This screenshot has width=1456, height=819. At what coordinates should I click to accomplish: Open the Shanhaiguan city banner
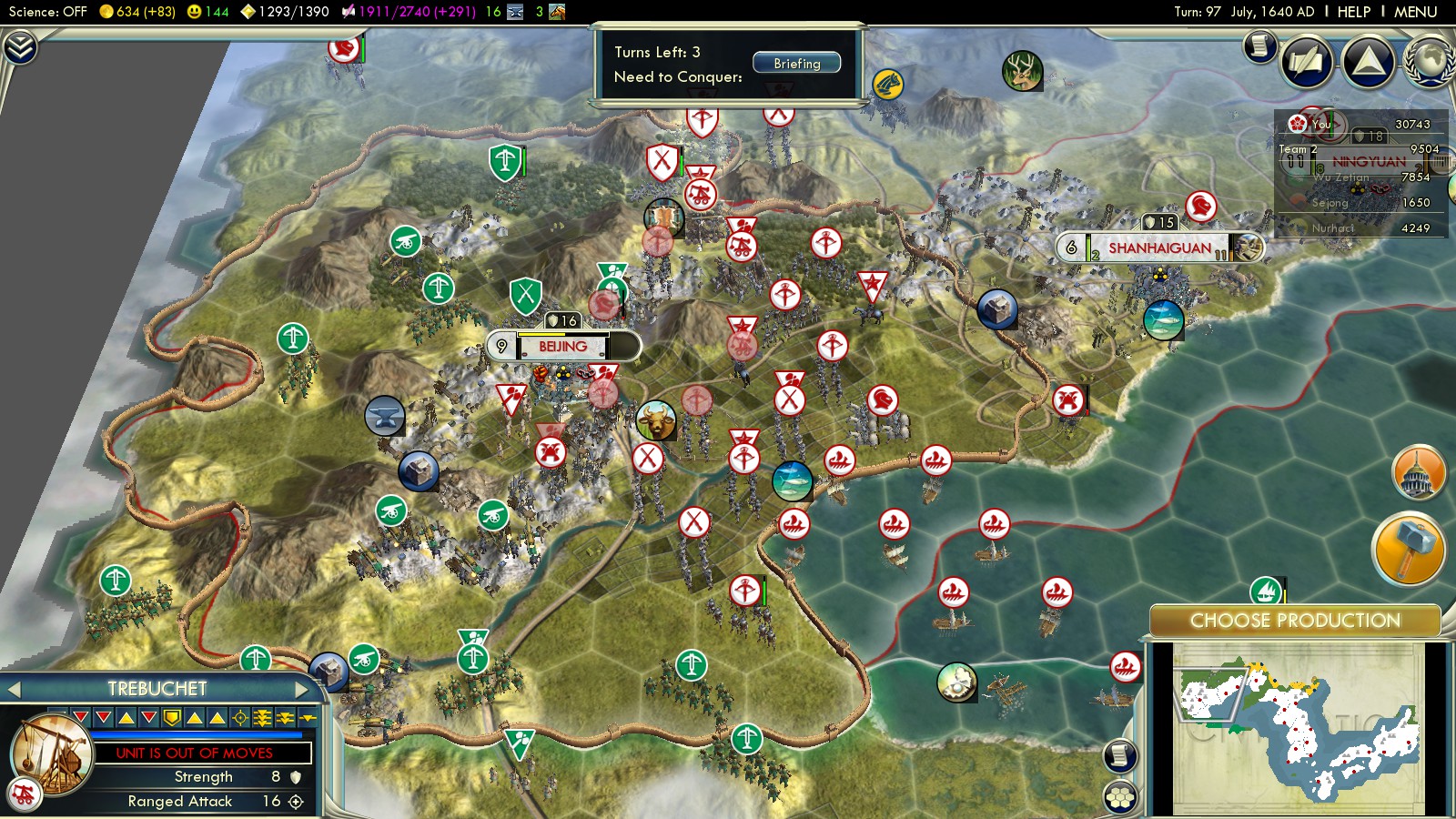(x=1158, y=248)
